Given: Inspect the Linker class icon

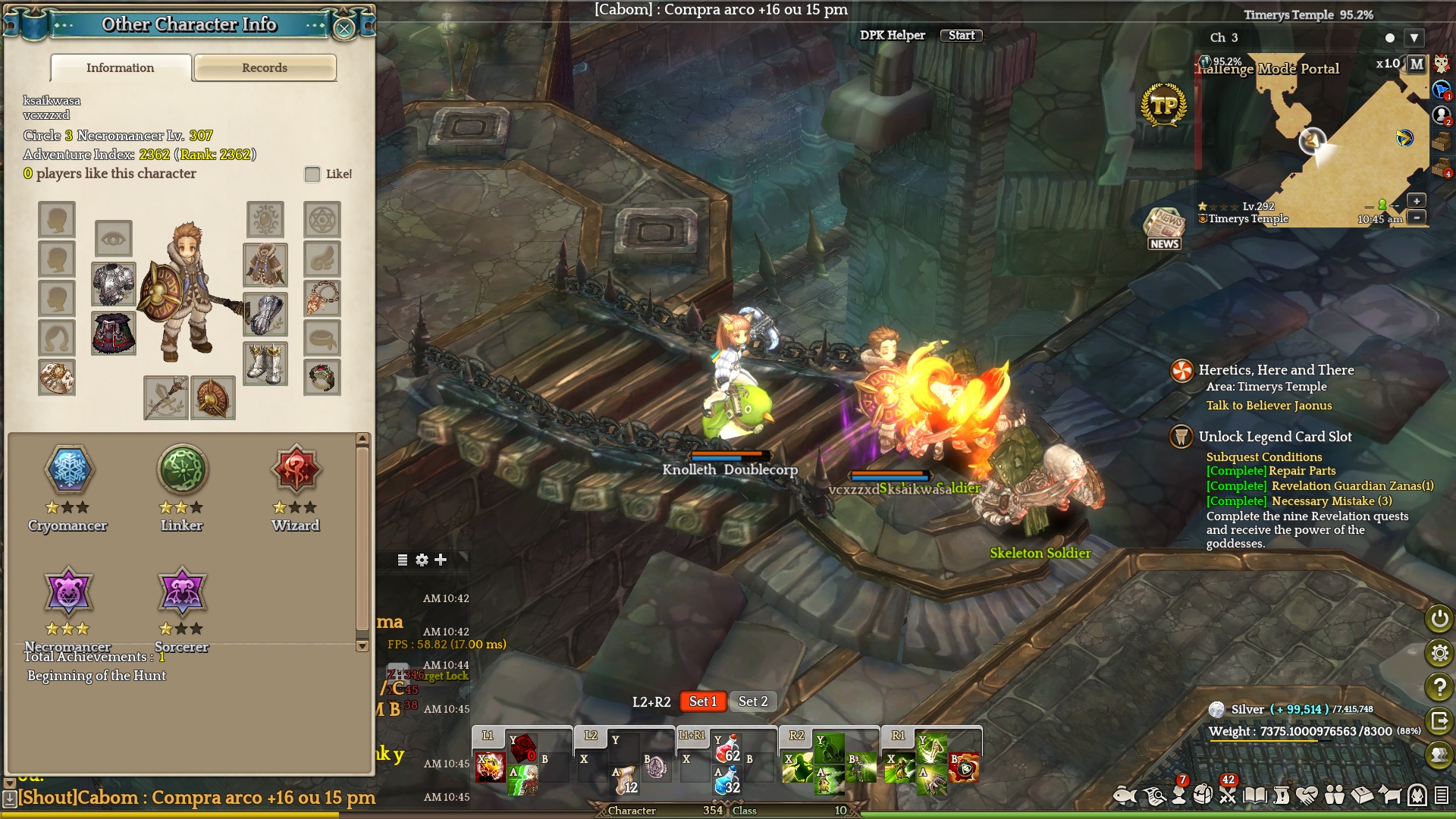Looking at the screenshot, I should click(x=182, y=469).
